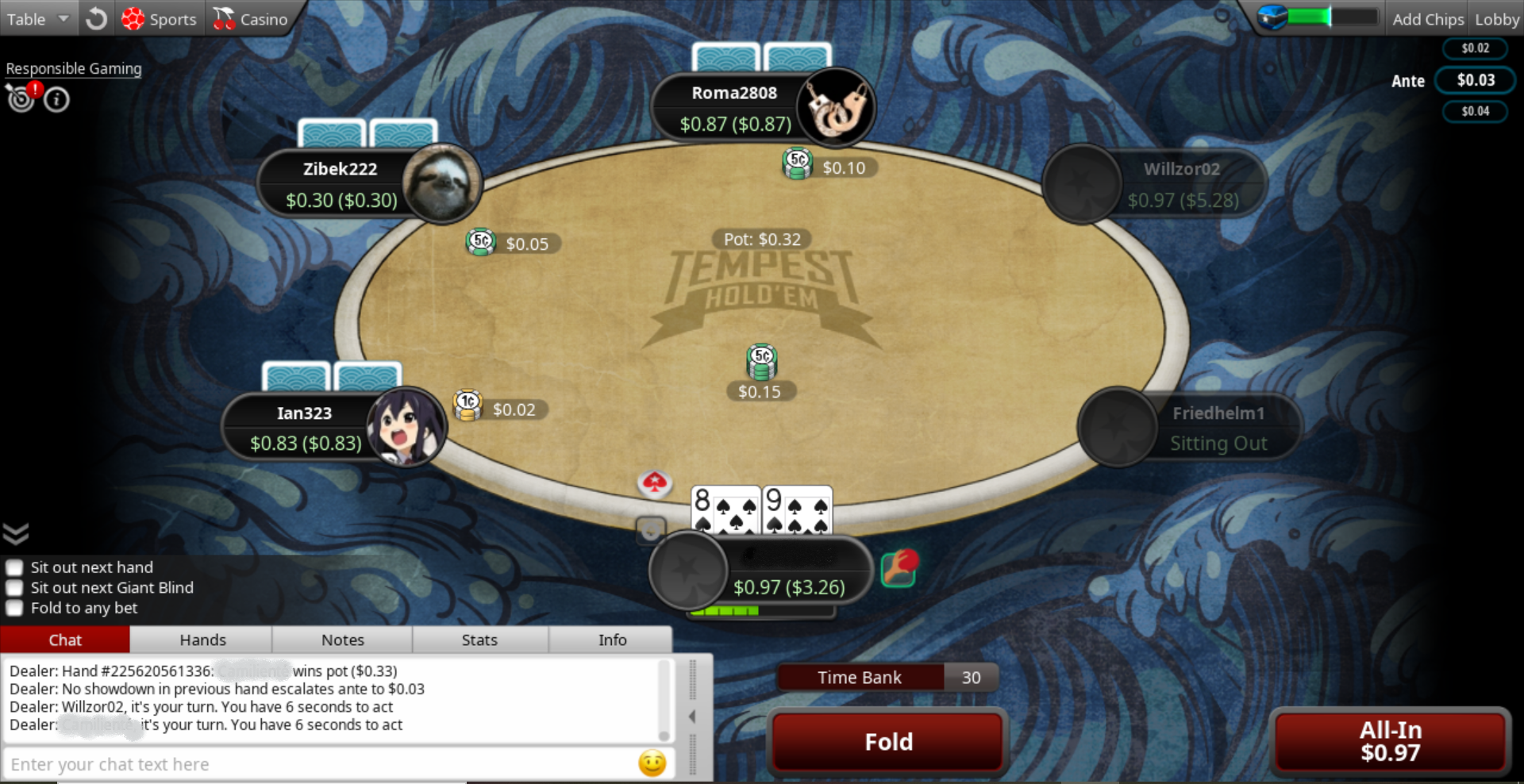This screenshot has height=784, width=1524.
Task: Open the Casino section
Action: point(251,19)
